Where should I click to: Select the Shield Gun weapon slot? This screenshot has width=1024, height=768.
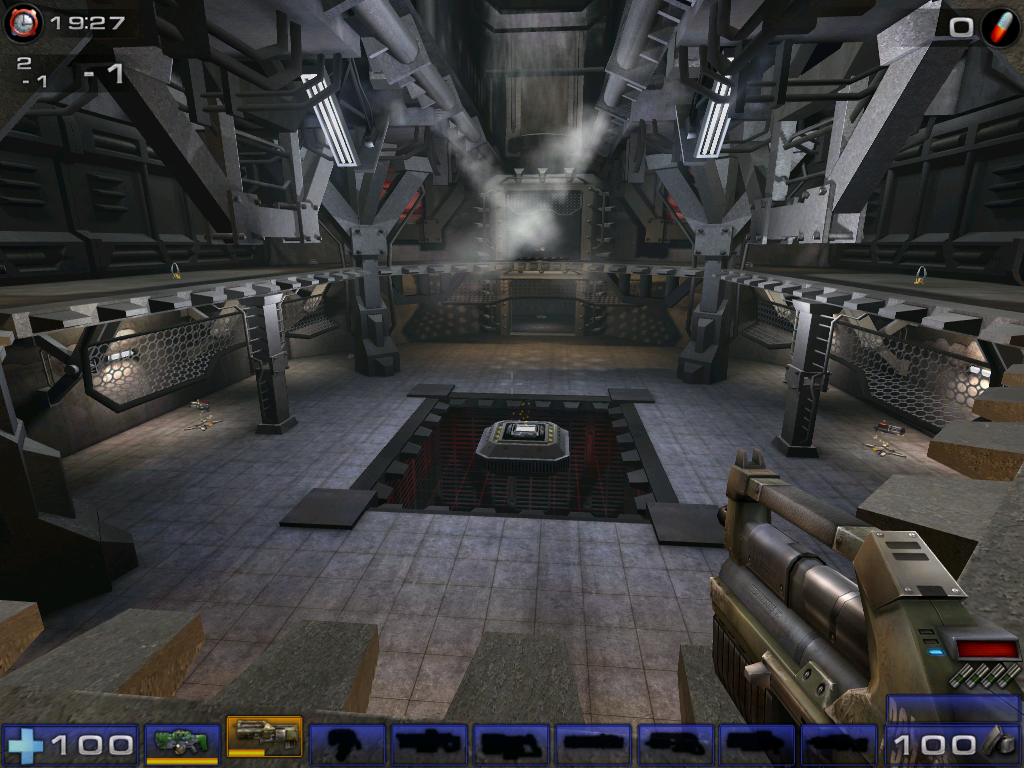point(182,743)
